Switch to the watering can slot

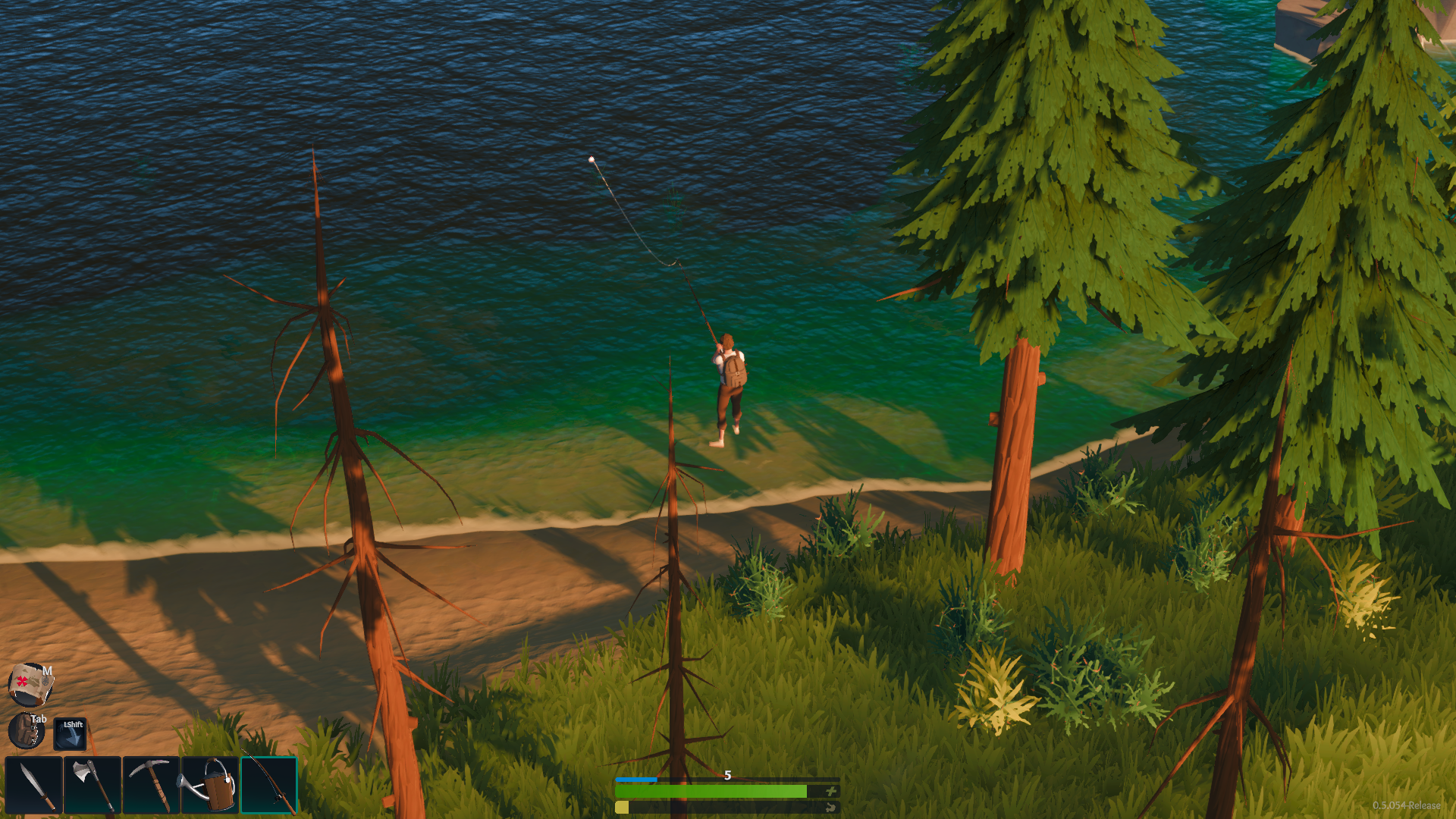(210, 785)
